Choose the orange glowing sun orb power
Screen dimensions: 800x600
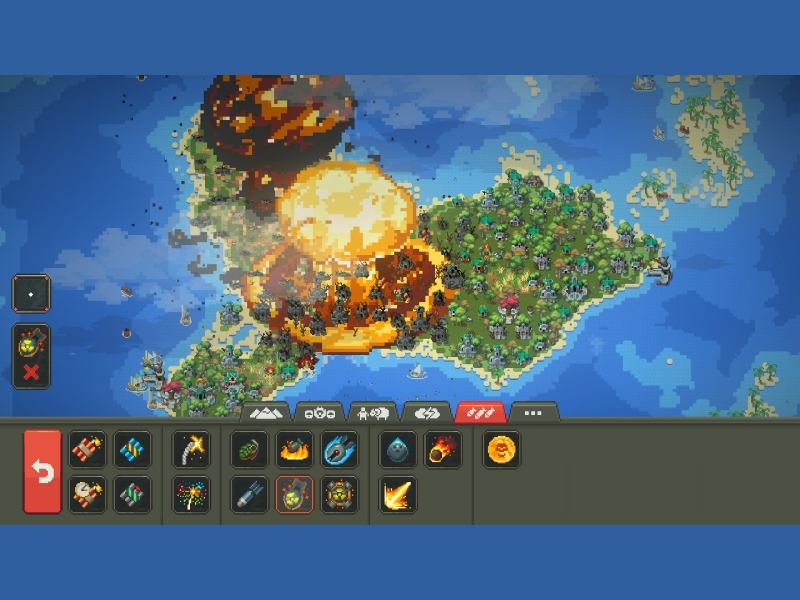[502, 450]
